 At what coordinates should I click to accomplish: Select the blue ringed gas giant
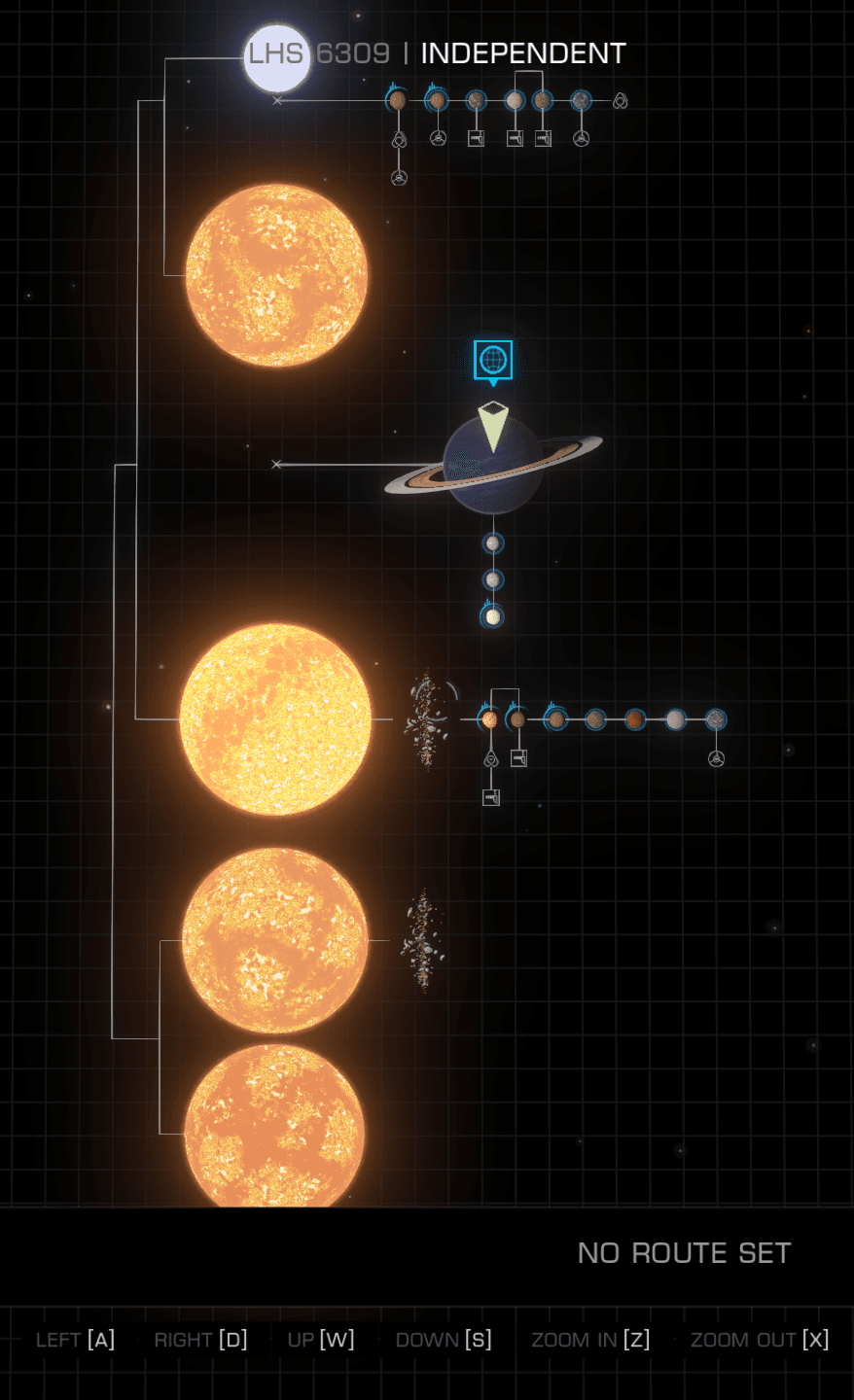493,464
